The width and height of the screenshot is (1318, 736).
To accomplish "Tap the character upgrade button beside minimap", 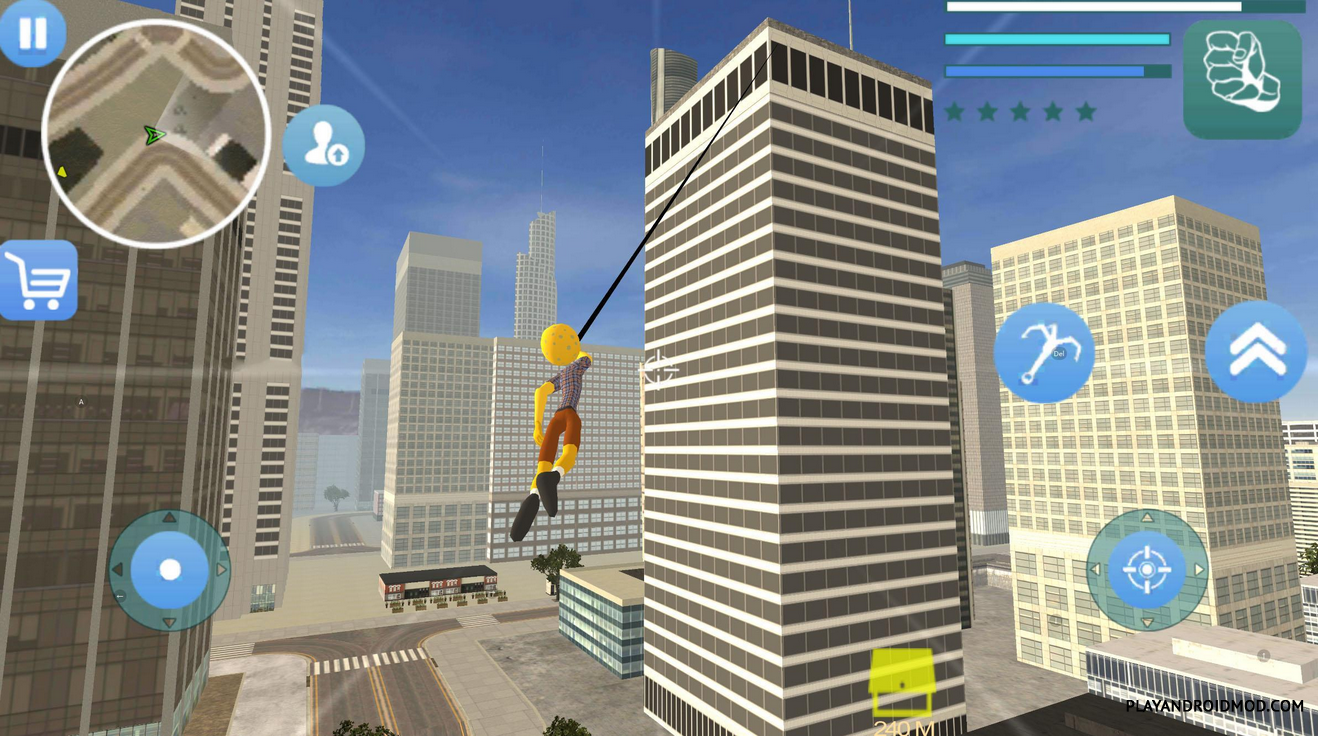I will pyautogui.click(x=323, y=146).
